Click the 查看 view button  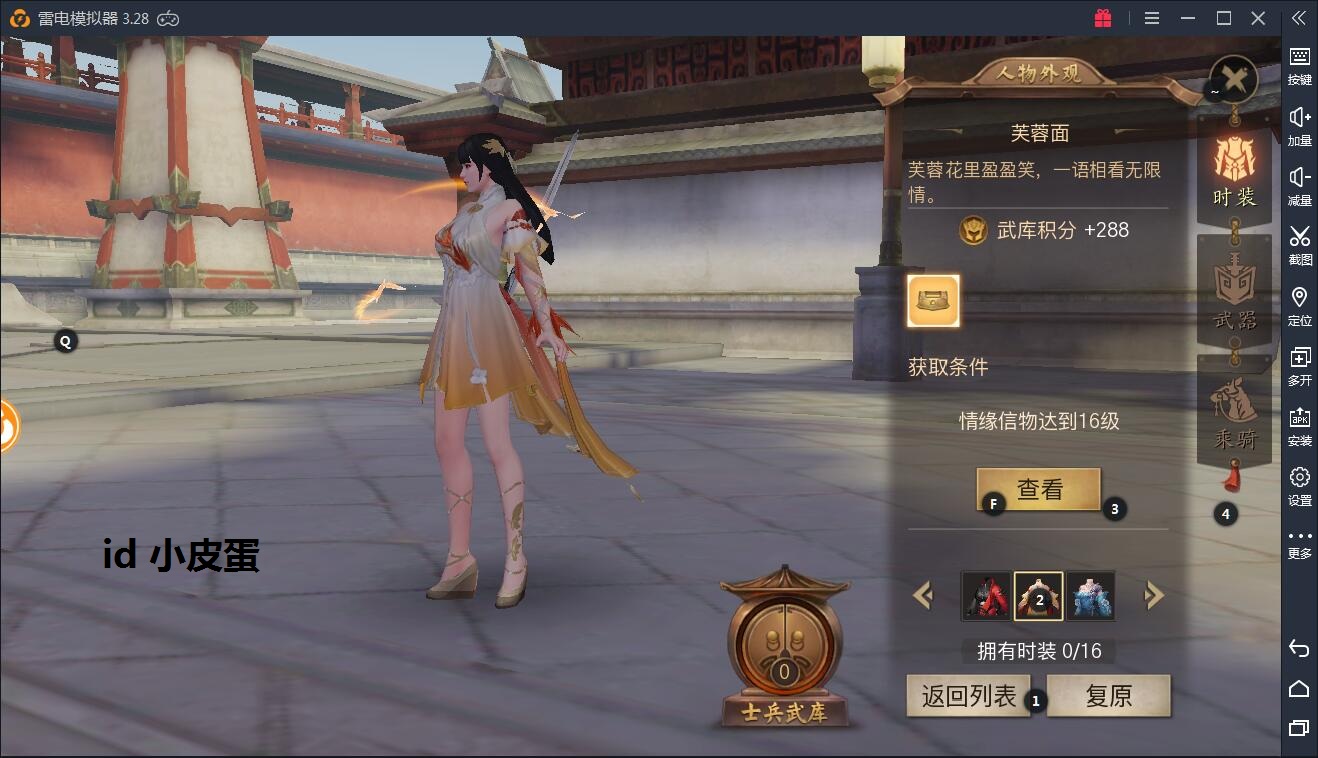1038,490
